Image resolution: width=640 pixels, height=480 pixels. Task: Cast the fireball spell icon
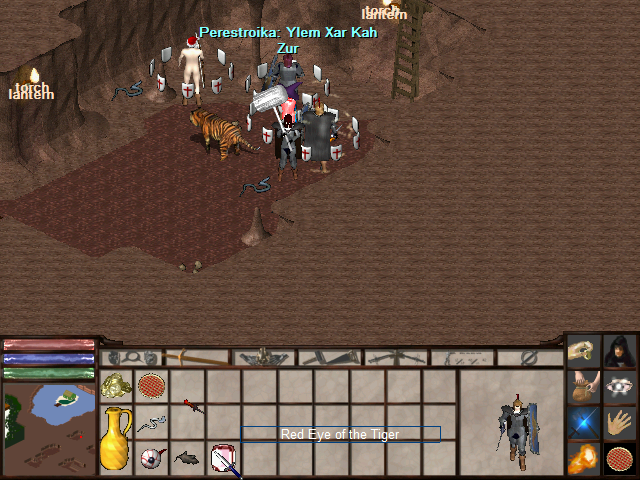(x=584, y=459)
